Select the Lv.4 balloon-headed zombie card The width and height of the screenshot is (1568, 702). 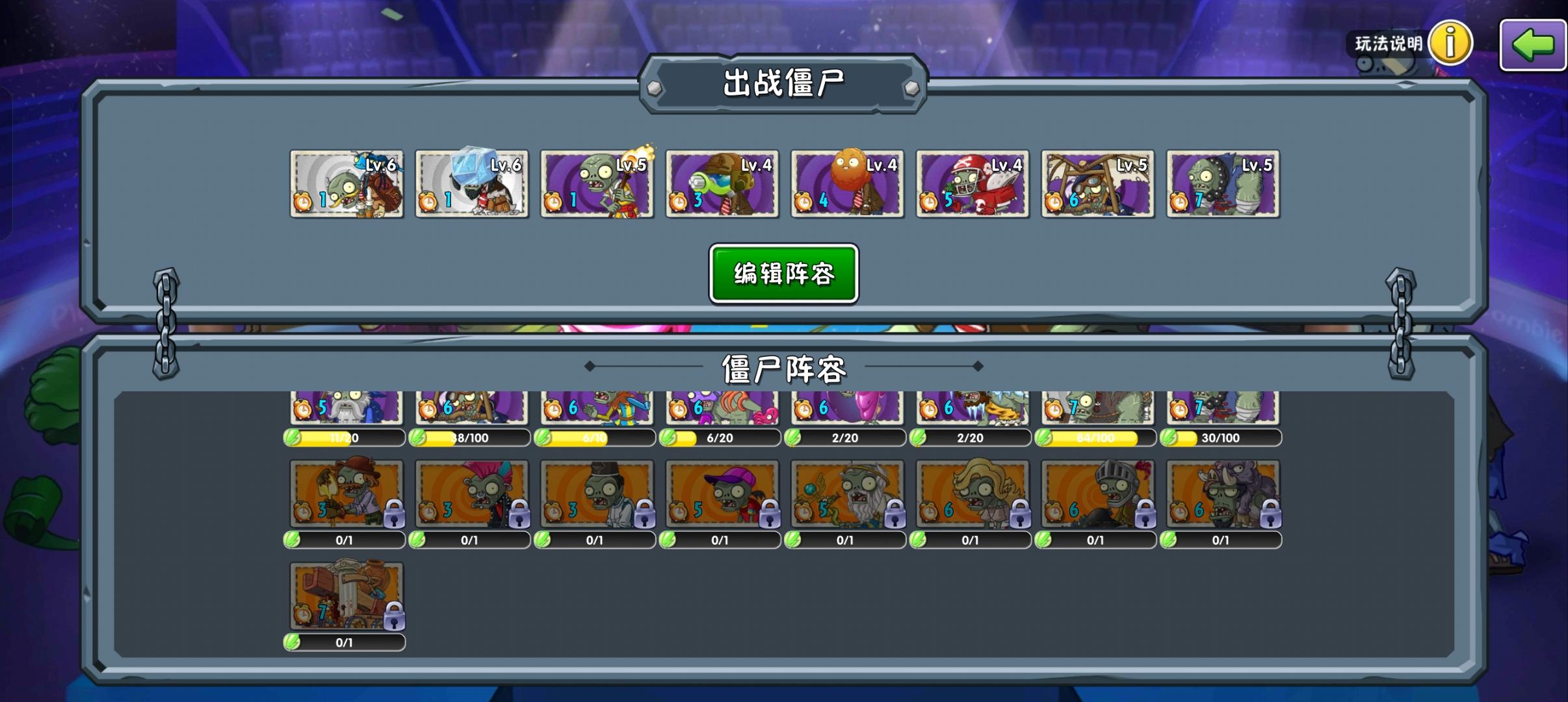click(846, 184)
